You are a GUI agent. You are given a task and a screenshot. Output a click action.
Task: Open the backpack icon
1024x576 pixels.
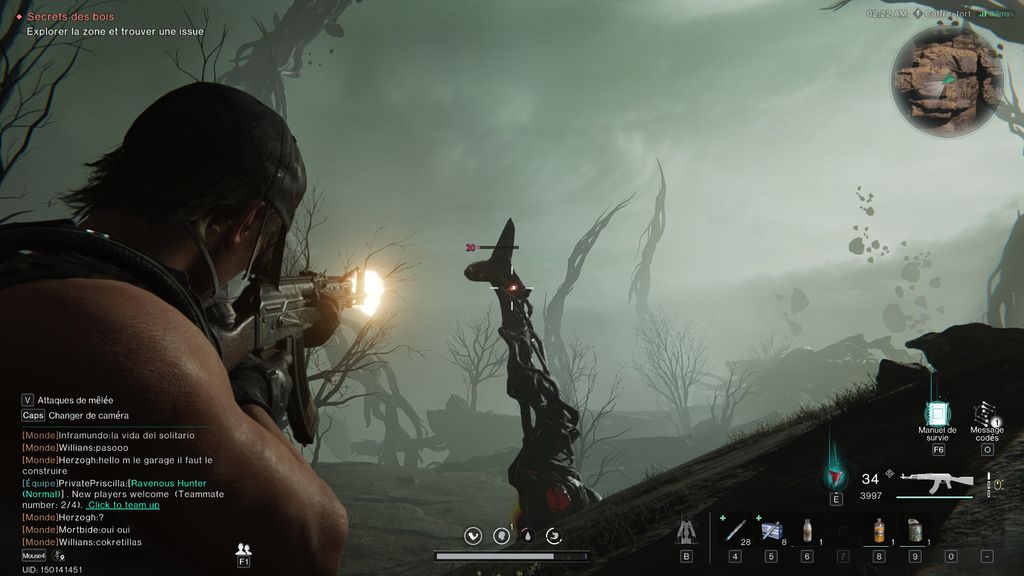coord(686,530)
